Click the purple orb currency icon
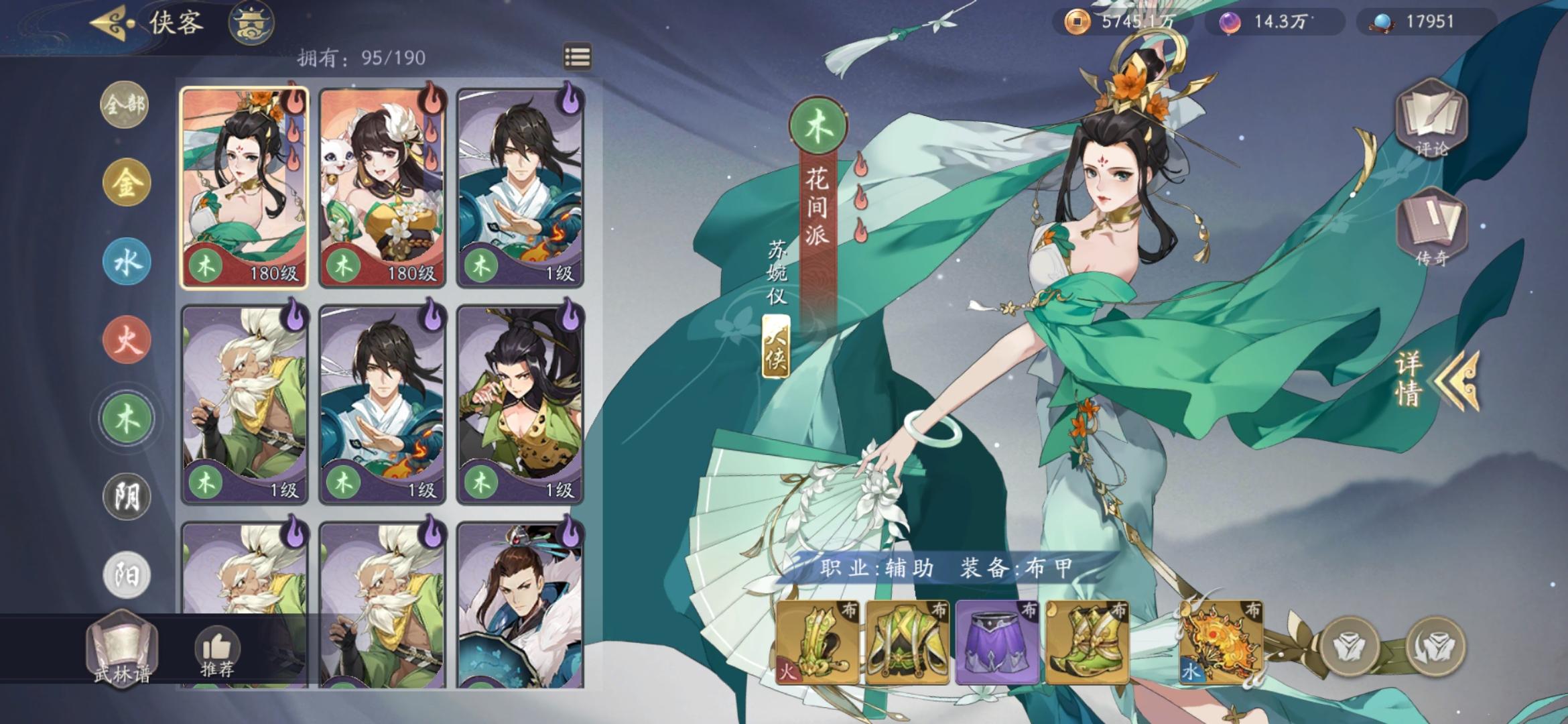This screenshot has width=1568, height=724. click(x=1232, y=20)
